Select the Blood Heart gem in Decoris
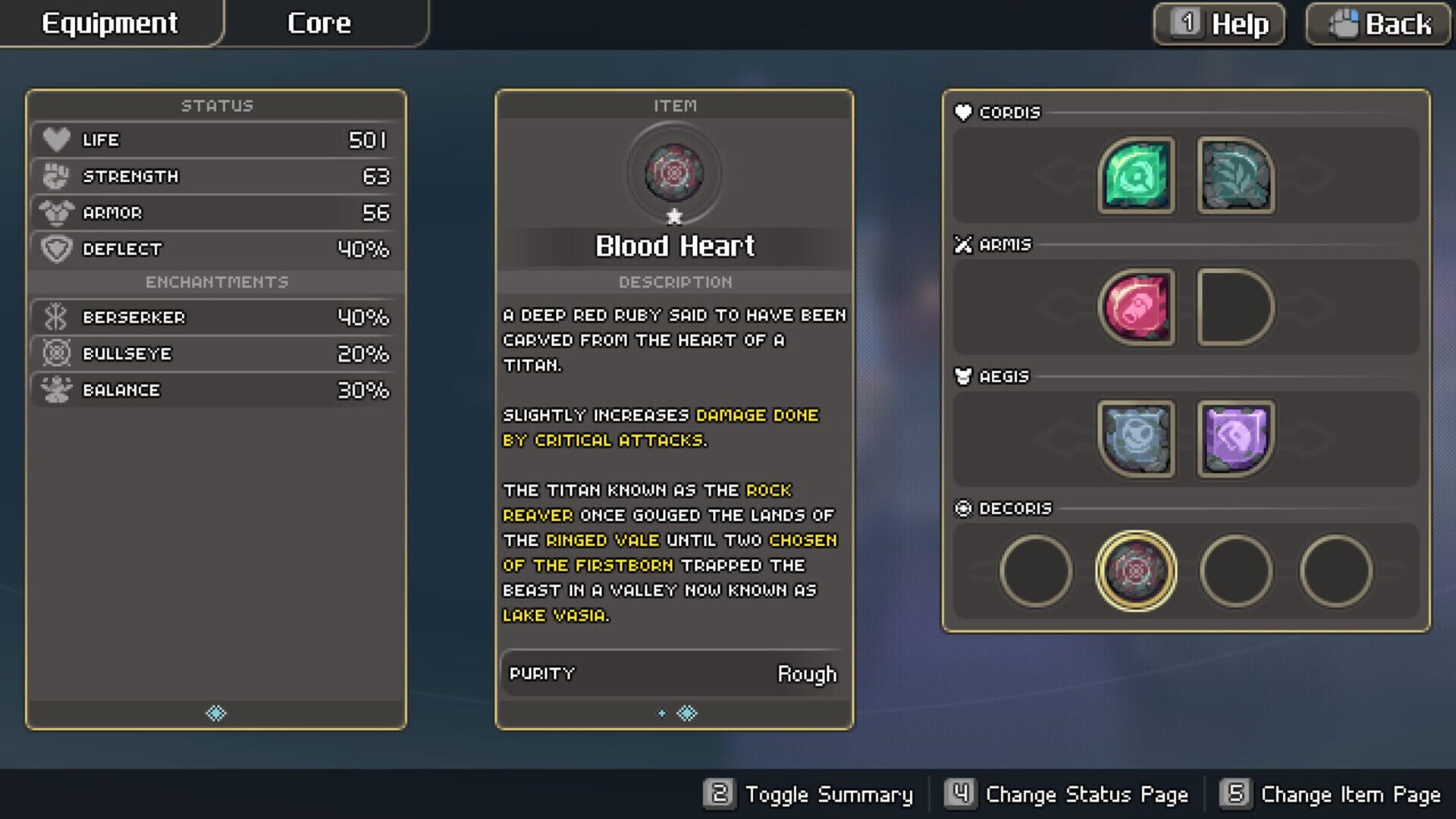Viewport: 1456px width, 819px height. pyautogui.click(x=1137, y=572)
